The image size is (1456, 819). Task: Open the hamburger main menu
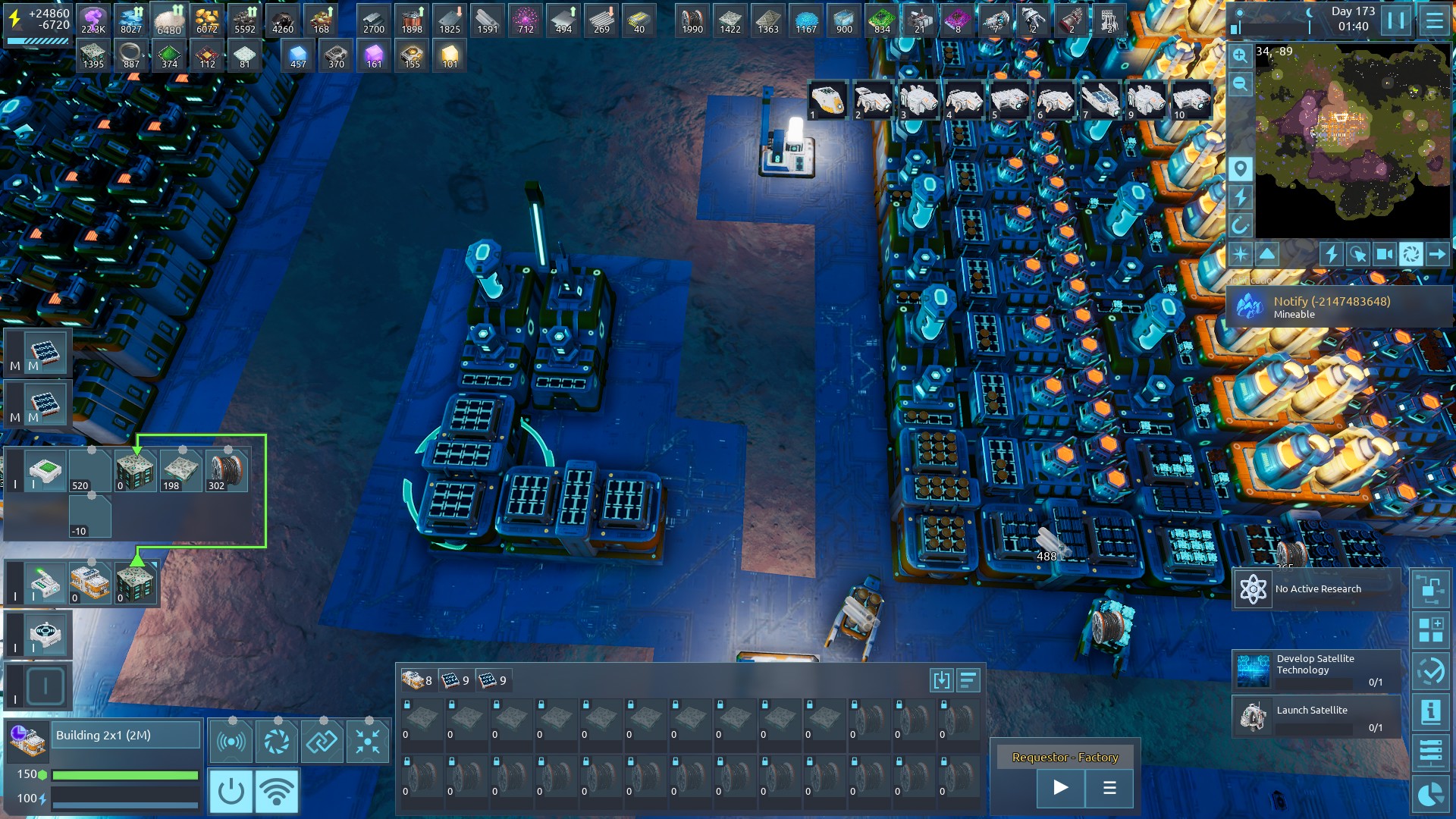point(1434,20)
